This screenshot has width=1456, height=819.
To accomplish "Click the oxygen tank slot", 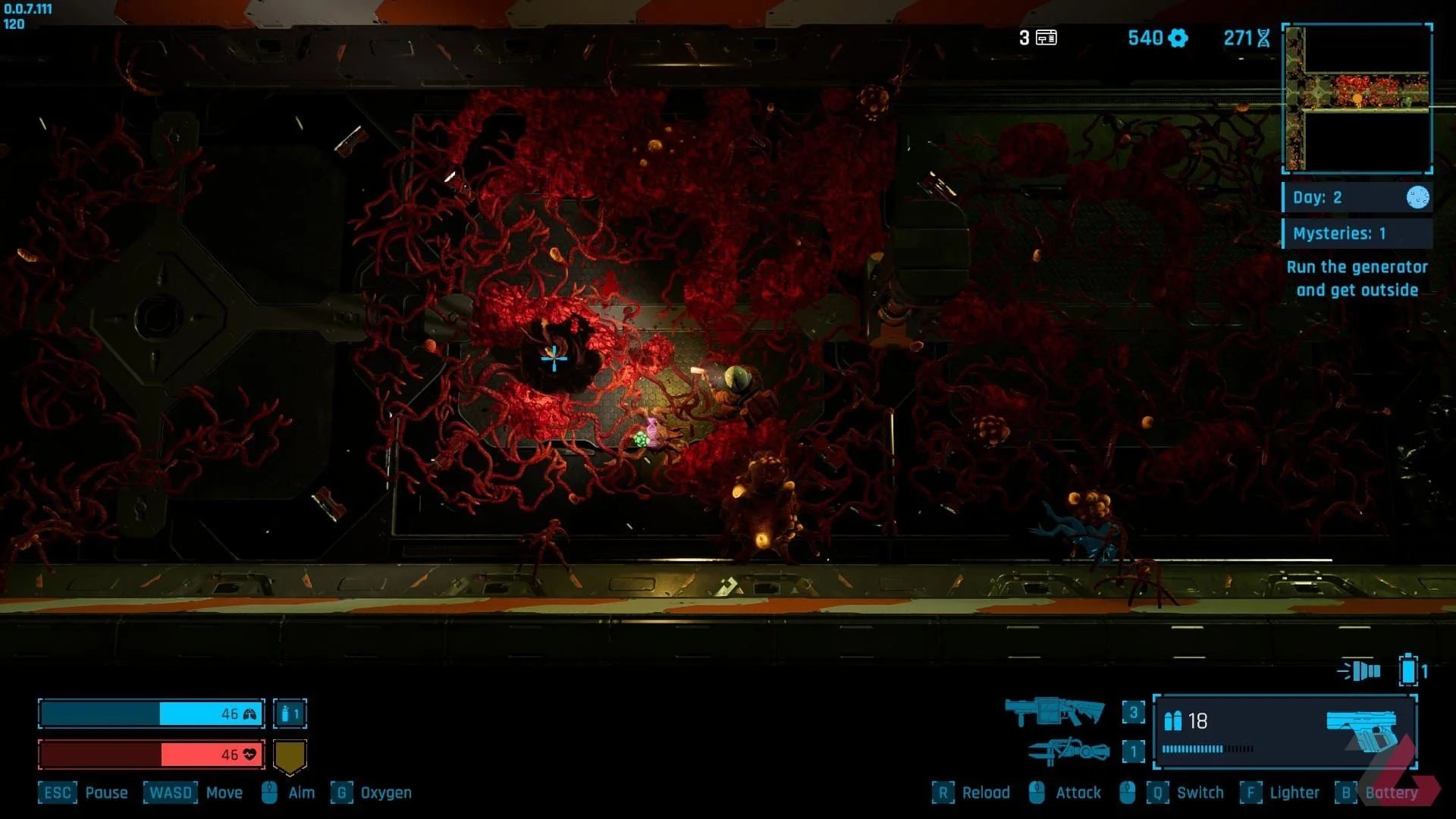I will pos(290,714).
